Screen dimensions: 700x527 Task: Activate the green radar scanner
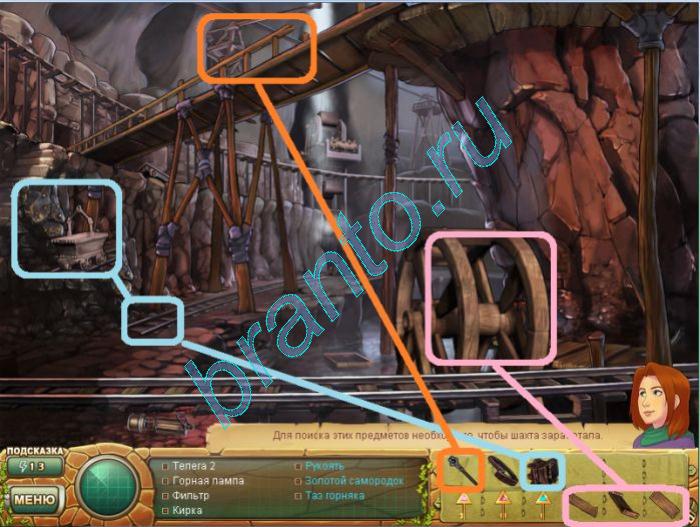[x=107, y=487]
